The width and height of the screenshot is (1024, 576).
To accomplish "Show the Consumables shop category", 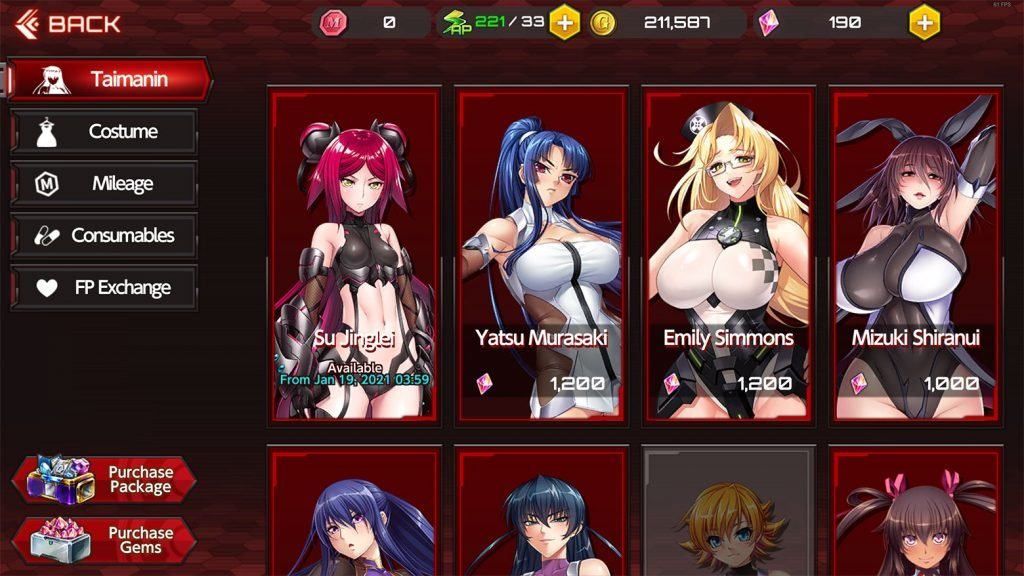I will (x=104, y=236).
